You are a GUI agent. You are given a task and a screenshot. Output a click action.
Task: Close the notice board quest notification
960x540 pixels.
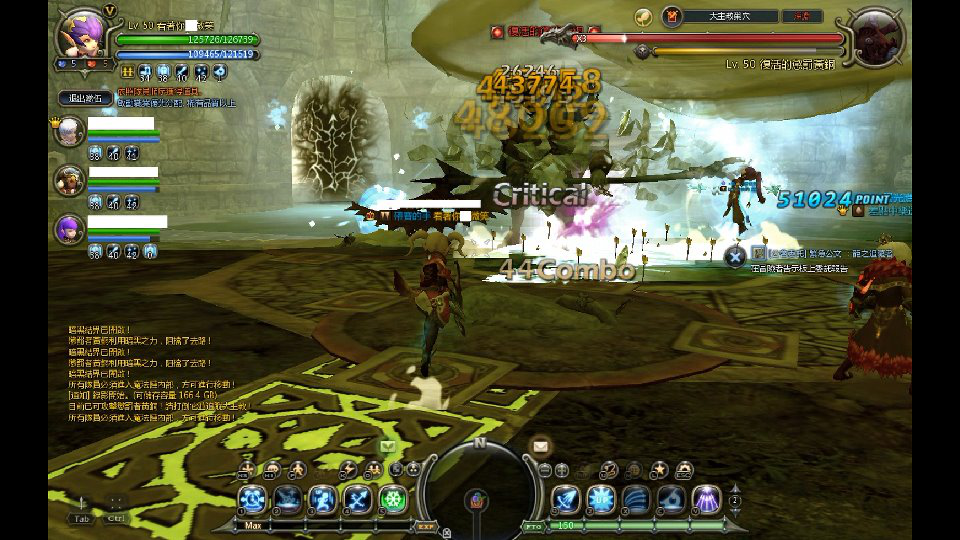(x=735, y=256)
